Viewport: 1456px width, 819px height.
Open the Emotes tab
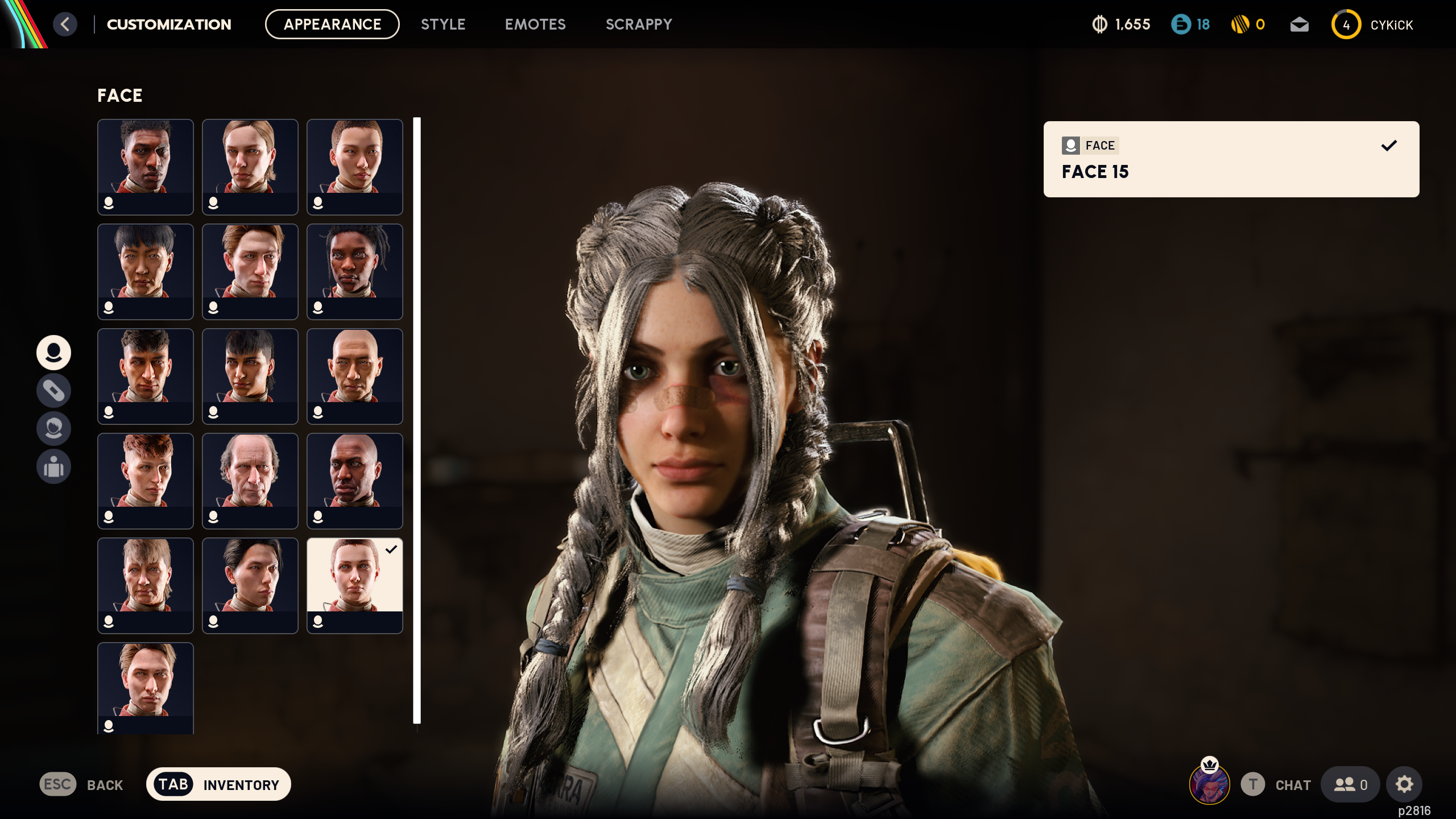[535, 24]
